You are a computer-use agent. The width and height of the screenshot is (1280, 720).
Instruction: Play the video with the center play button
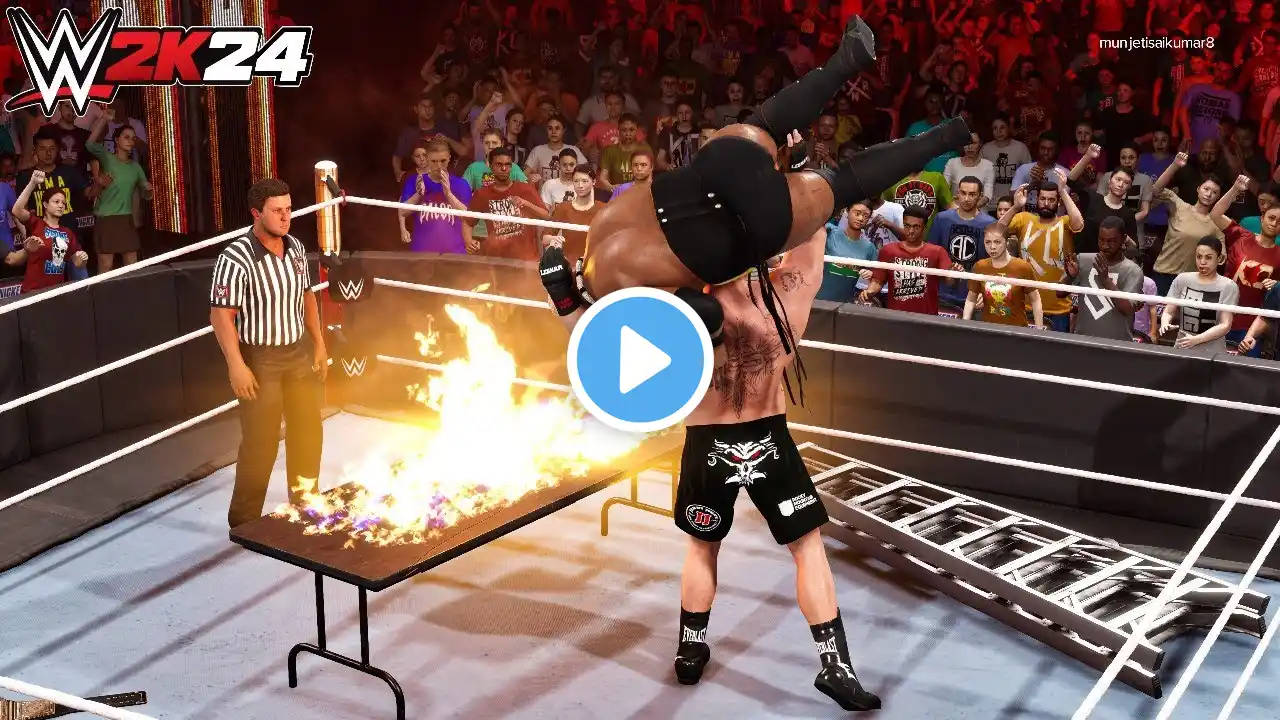click(640, 360)
